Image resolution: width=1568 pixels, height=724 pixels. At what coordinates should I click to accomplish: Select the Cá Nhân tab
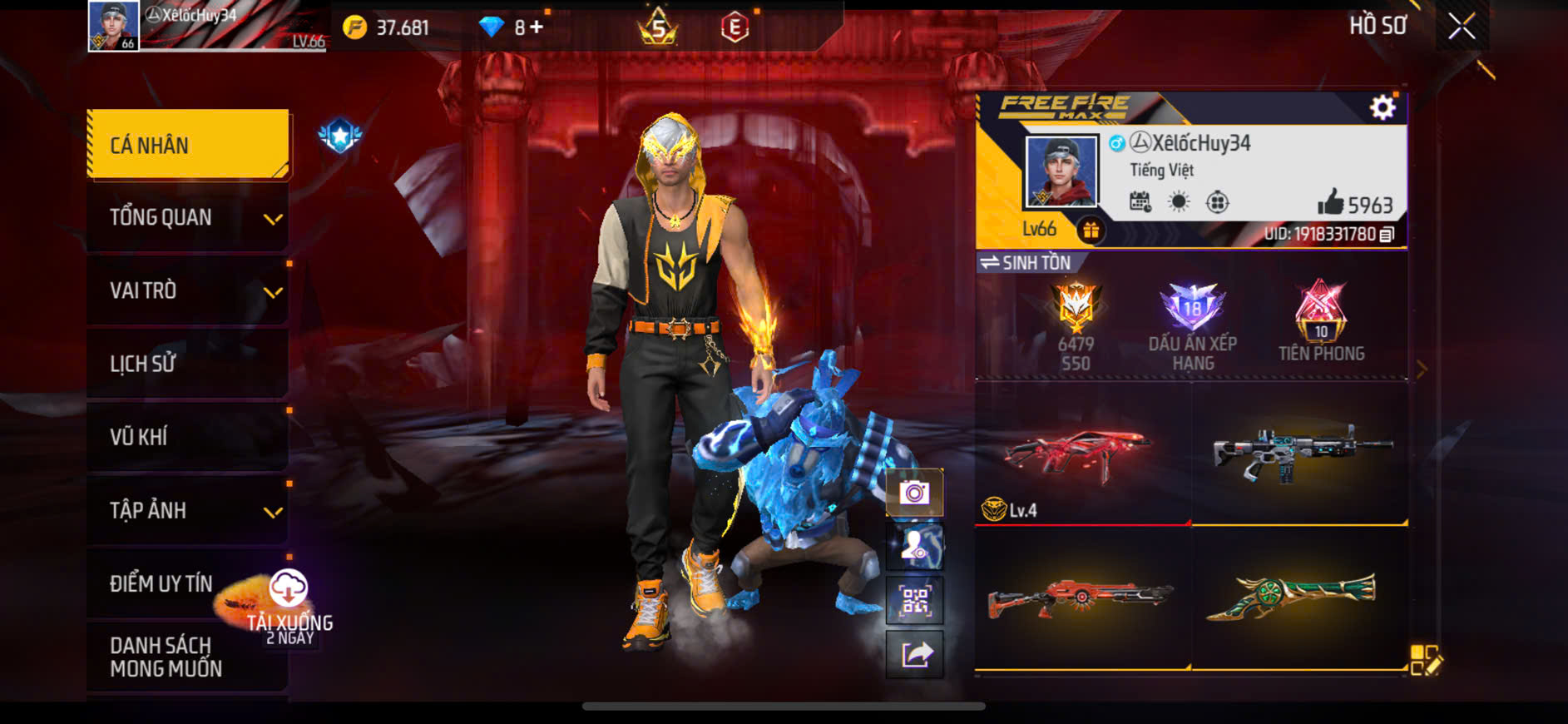(x=189, y=145)
